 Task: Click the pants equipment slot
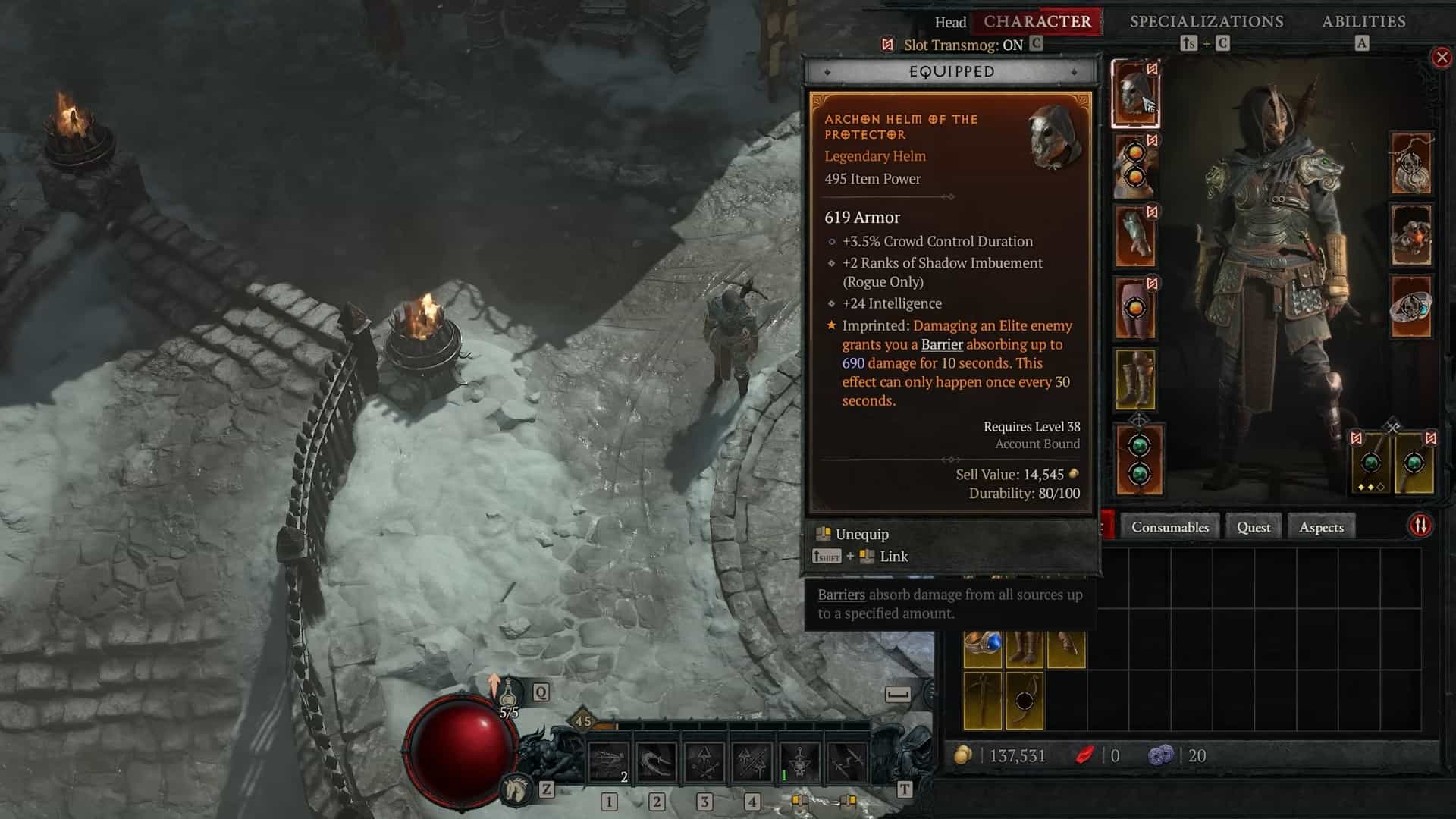tap(1134, 305)
